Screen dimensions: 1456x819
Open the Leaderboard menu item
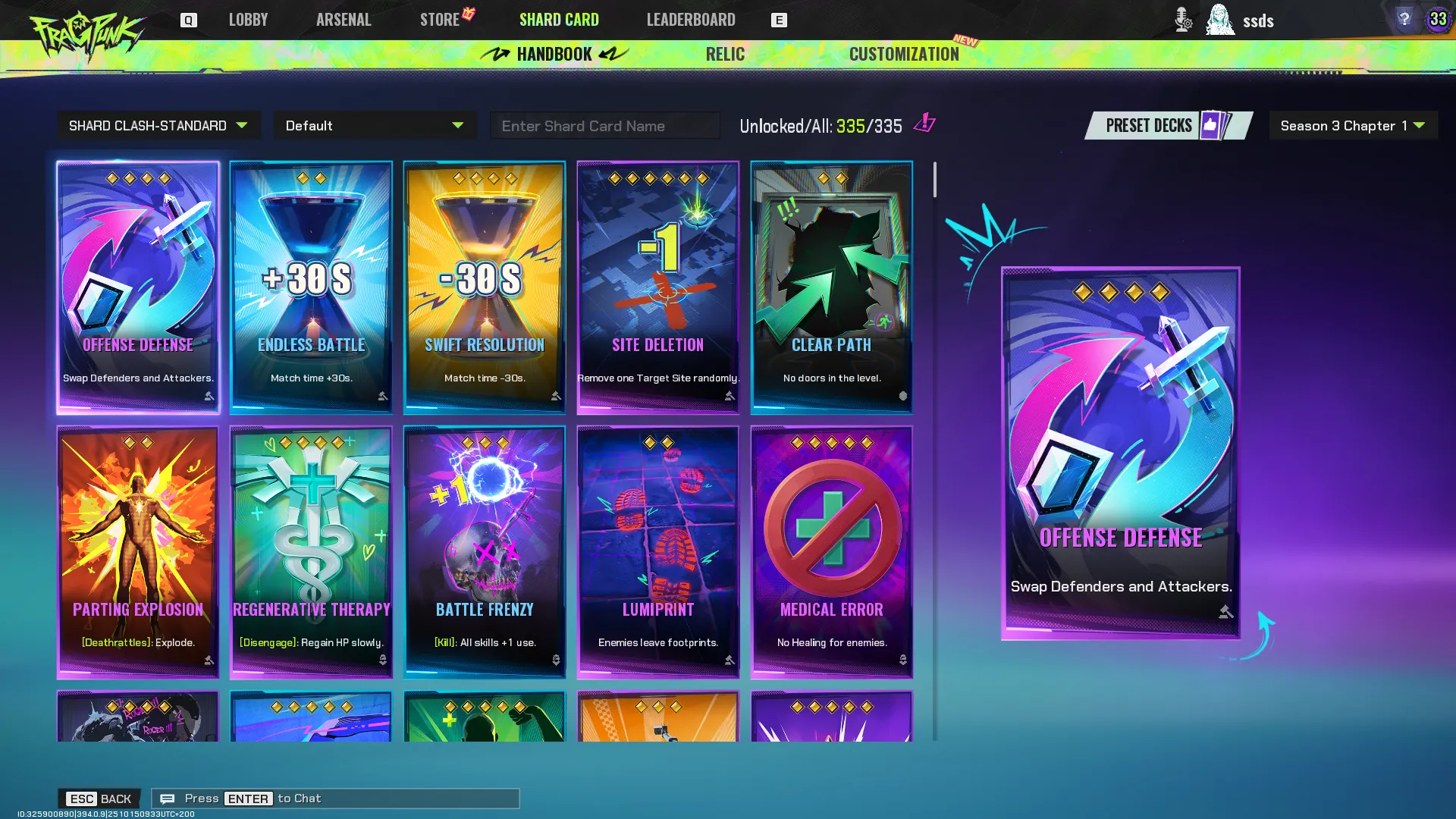coord(690,20)
